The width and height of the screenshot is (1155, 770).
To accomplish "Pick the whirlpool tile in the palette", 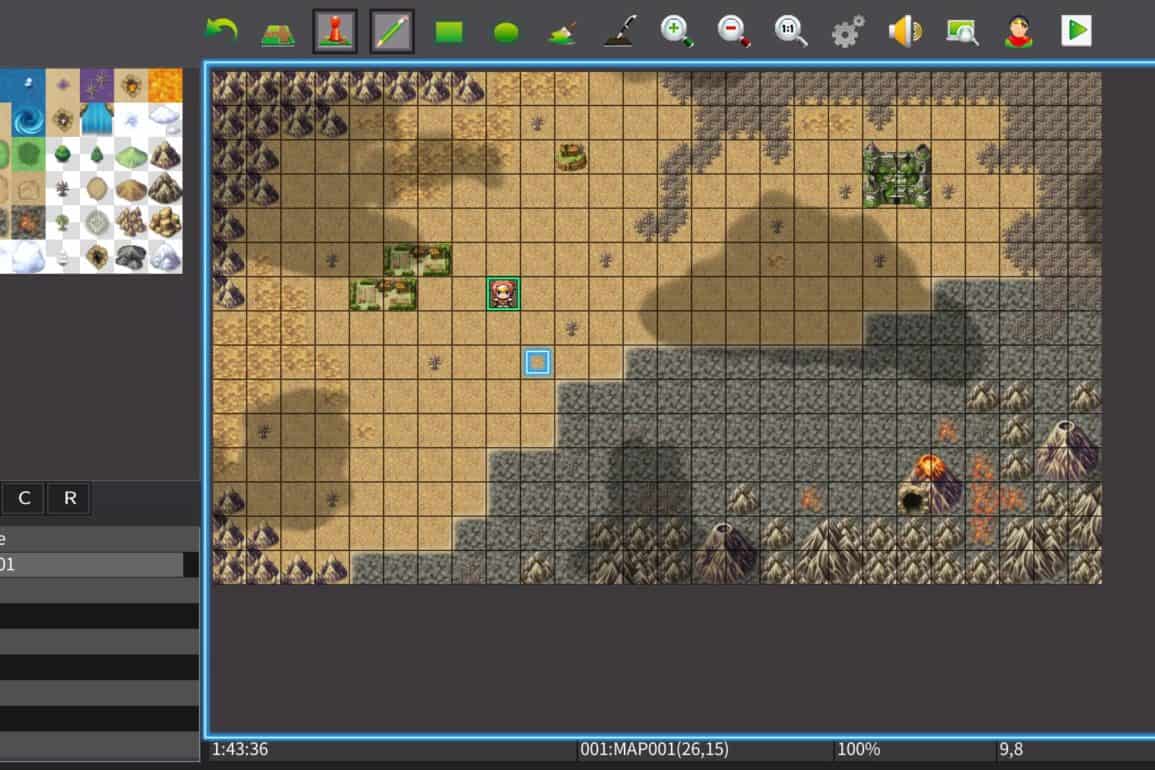I will click(x=28, y=120).
